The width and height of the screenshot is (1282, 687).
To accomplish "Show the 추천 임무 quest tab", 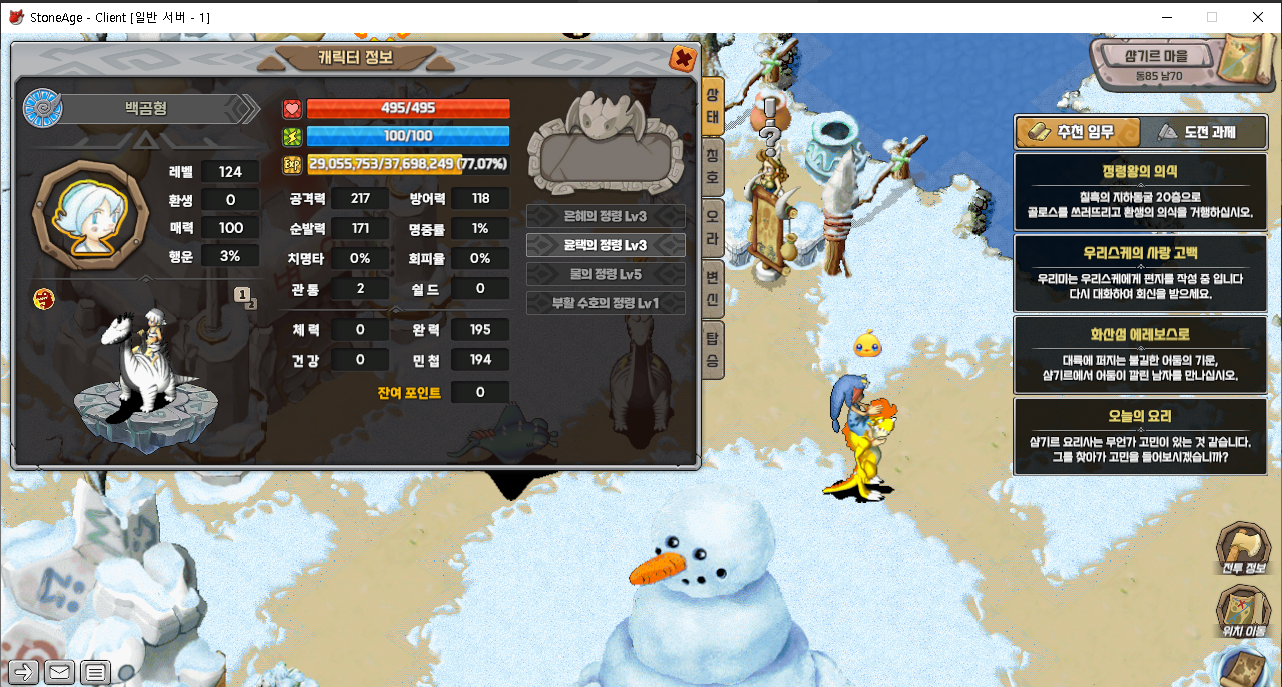I will tap(1078, 131).
